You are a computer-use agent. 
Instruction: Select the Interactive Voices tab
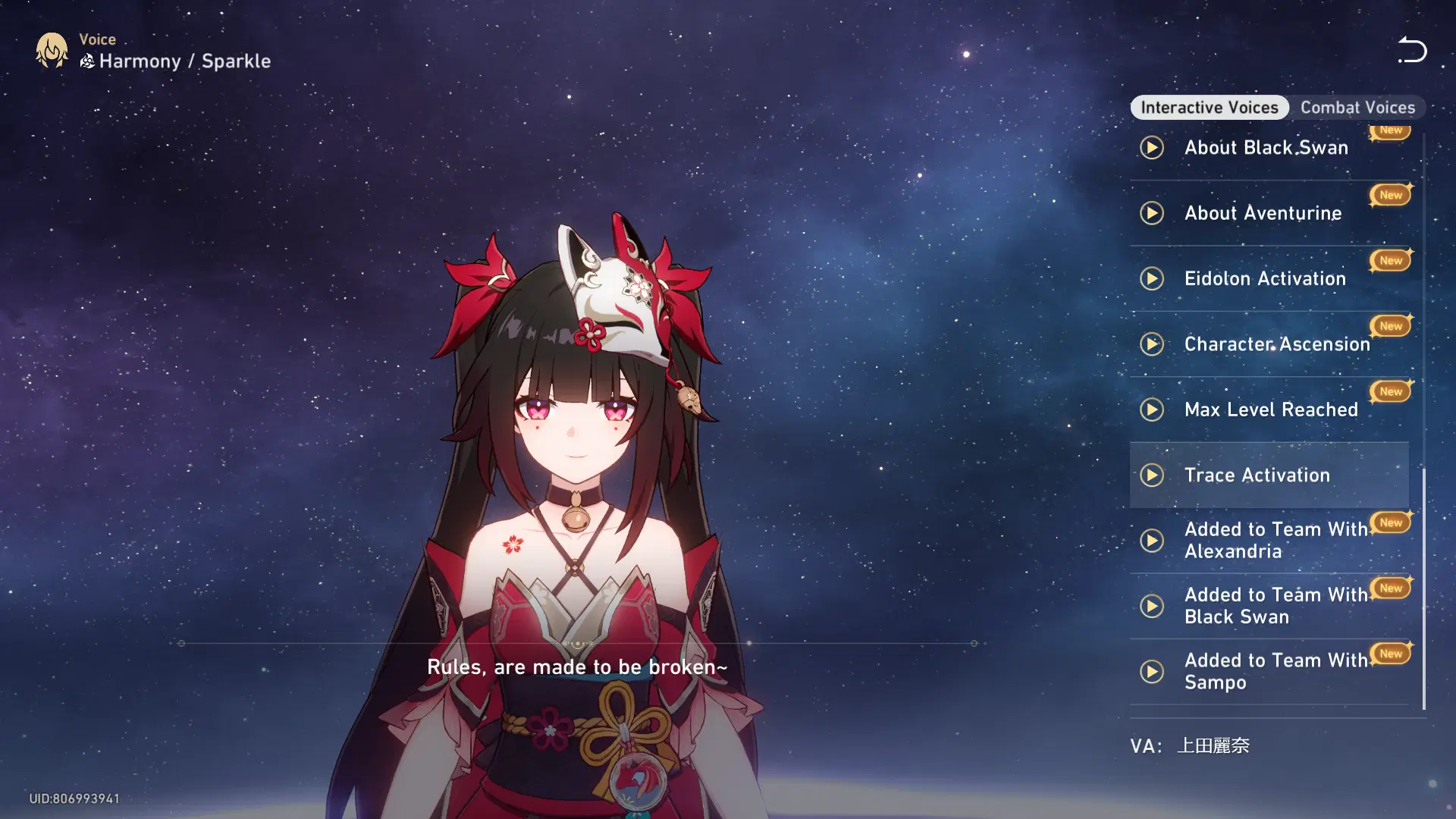point(1209,107)
